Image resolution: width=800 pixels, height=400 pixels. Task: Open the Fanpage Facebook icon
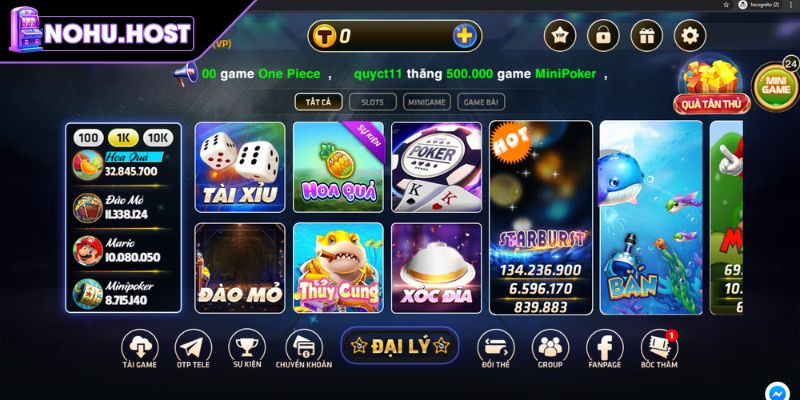604,352
